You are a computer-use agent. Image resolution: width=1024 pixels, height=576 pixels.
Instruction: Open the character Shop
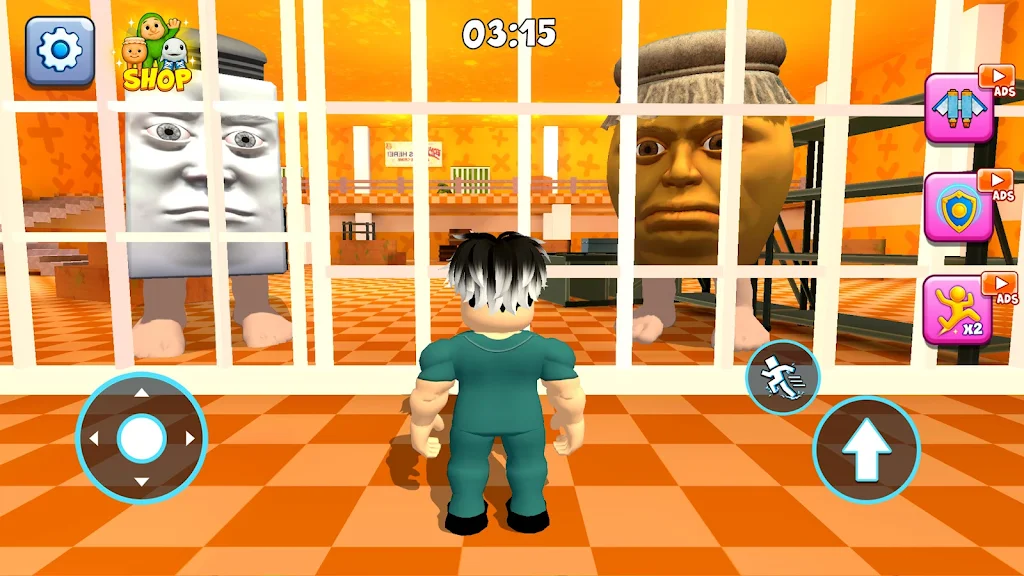(157, 55)
